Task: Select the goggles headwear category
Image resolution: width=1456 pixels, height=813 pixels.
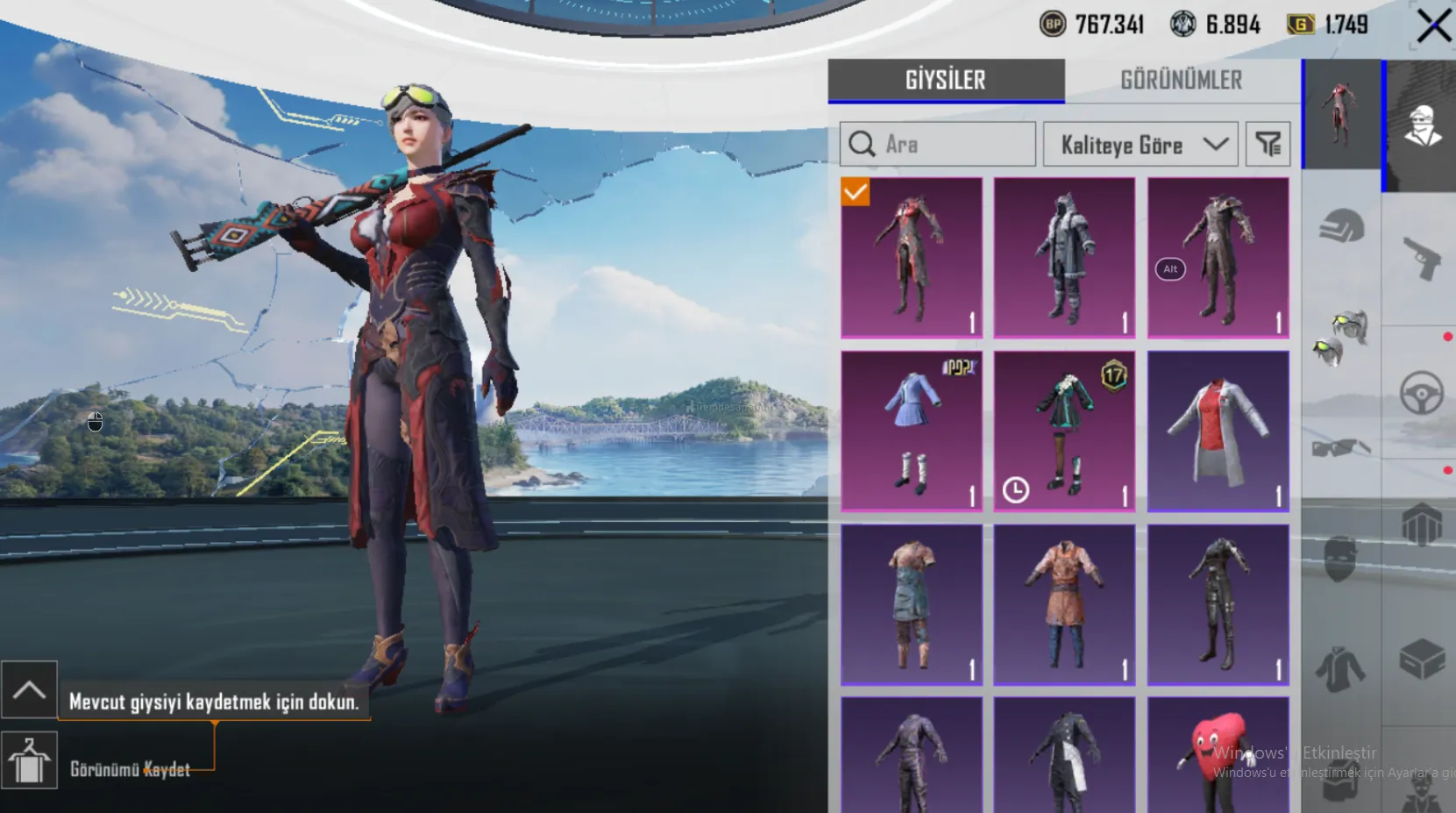Action: tap(1341, 337)
